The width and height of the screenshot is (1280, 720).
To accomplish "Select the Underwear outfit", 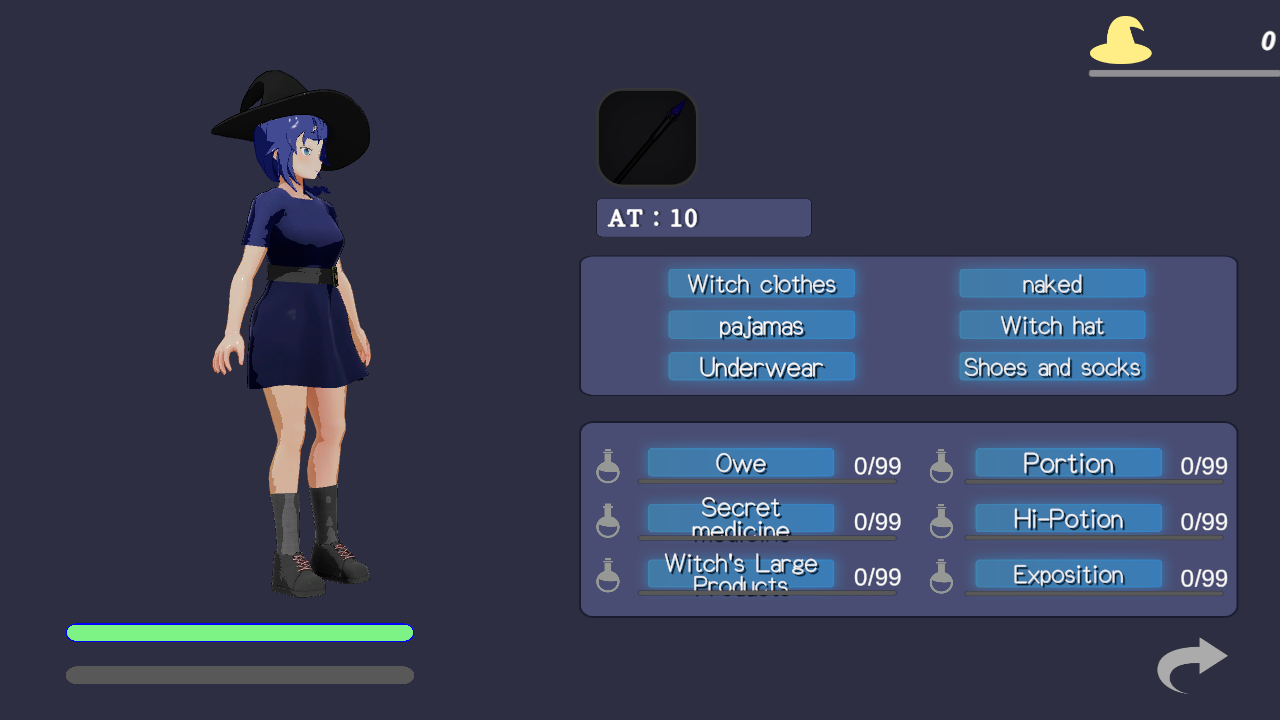I will click(x=761, y=367).
